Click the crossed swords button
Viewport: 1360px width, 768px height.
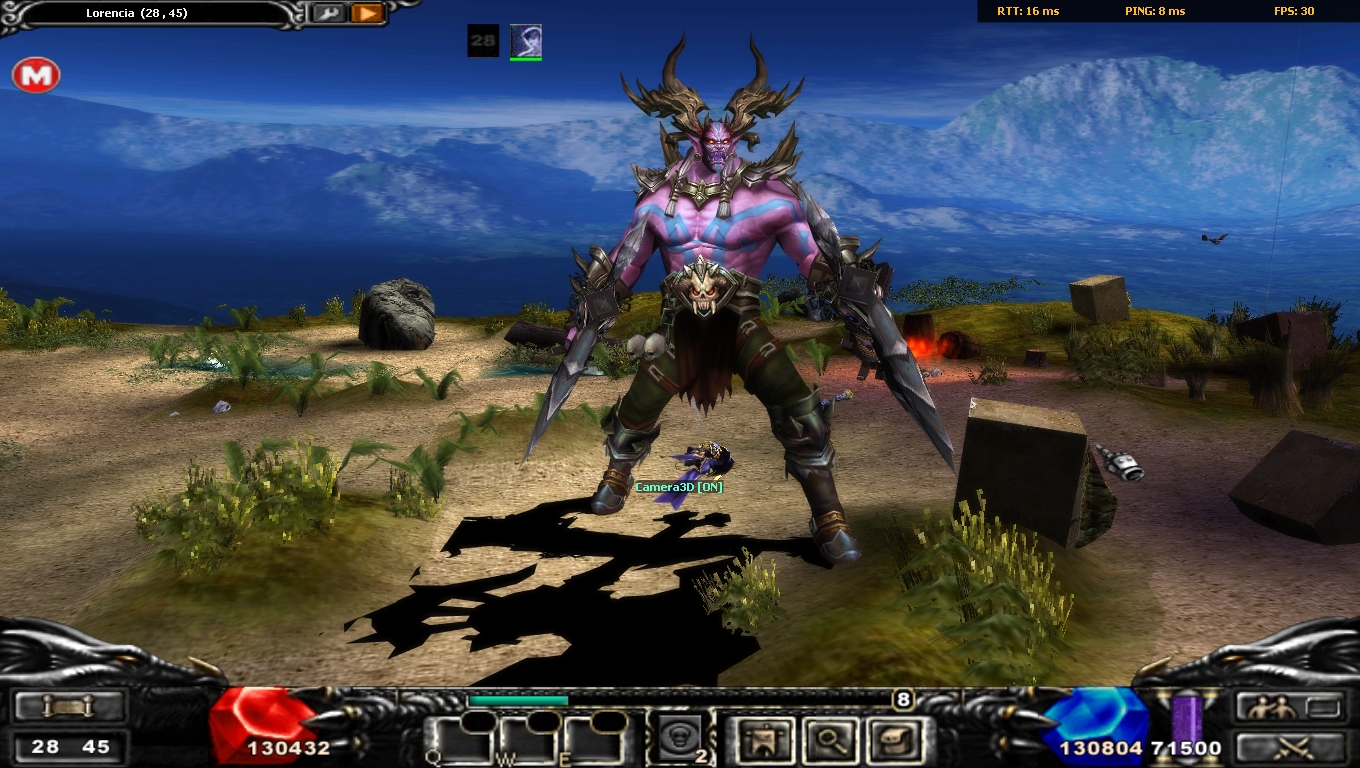tap(1288, 746)
